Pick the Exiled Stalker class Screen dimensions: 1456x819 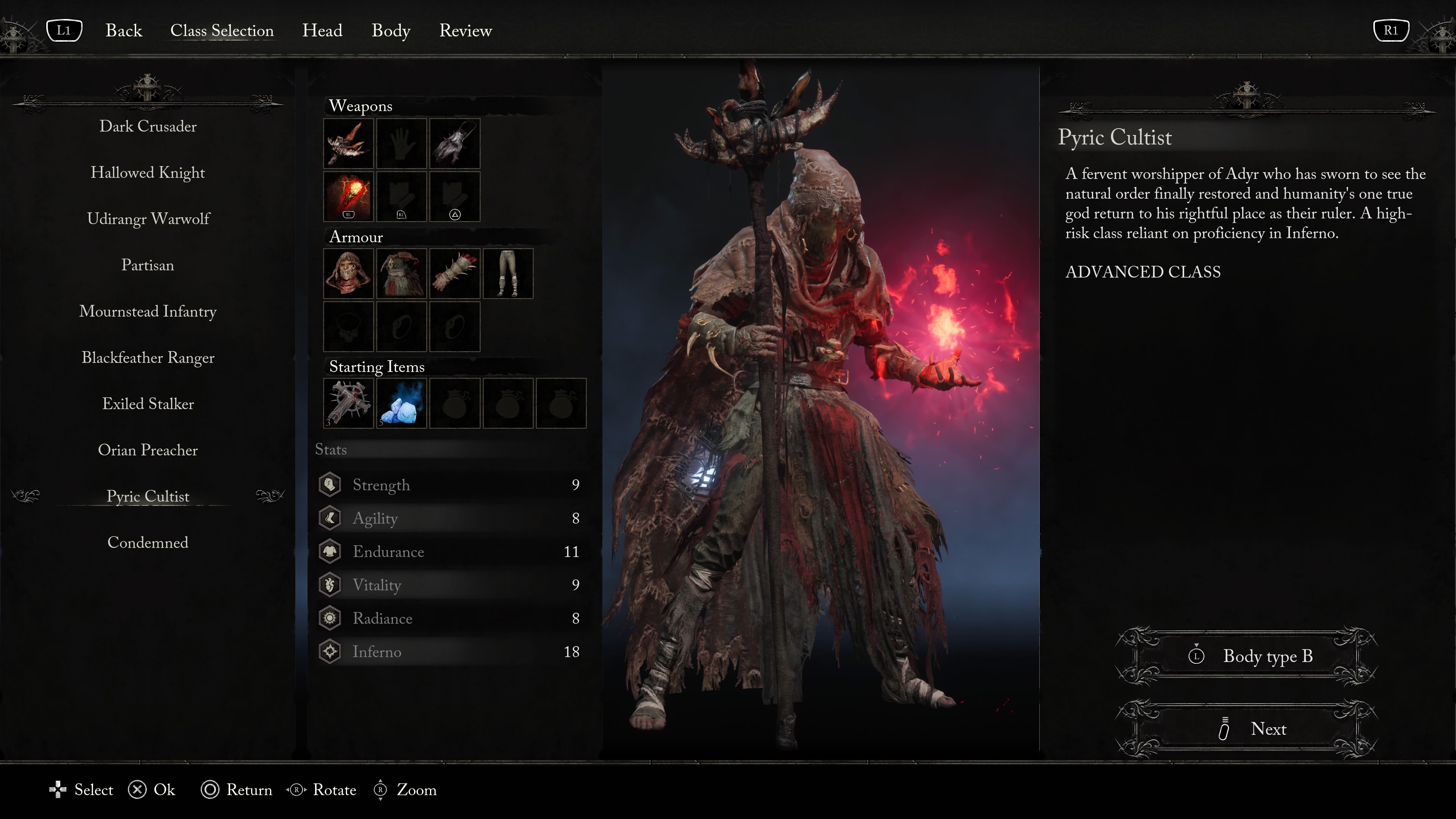(147, 404)
